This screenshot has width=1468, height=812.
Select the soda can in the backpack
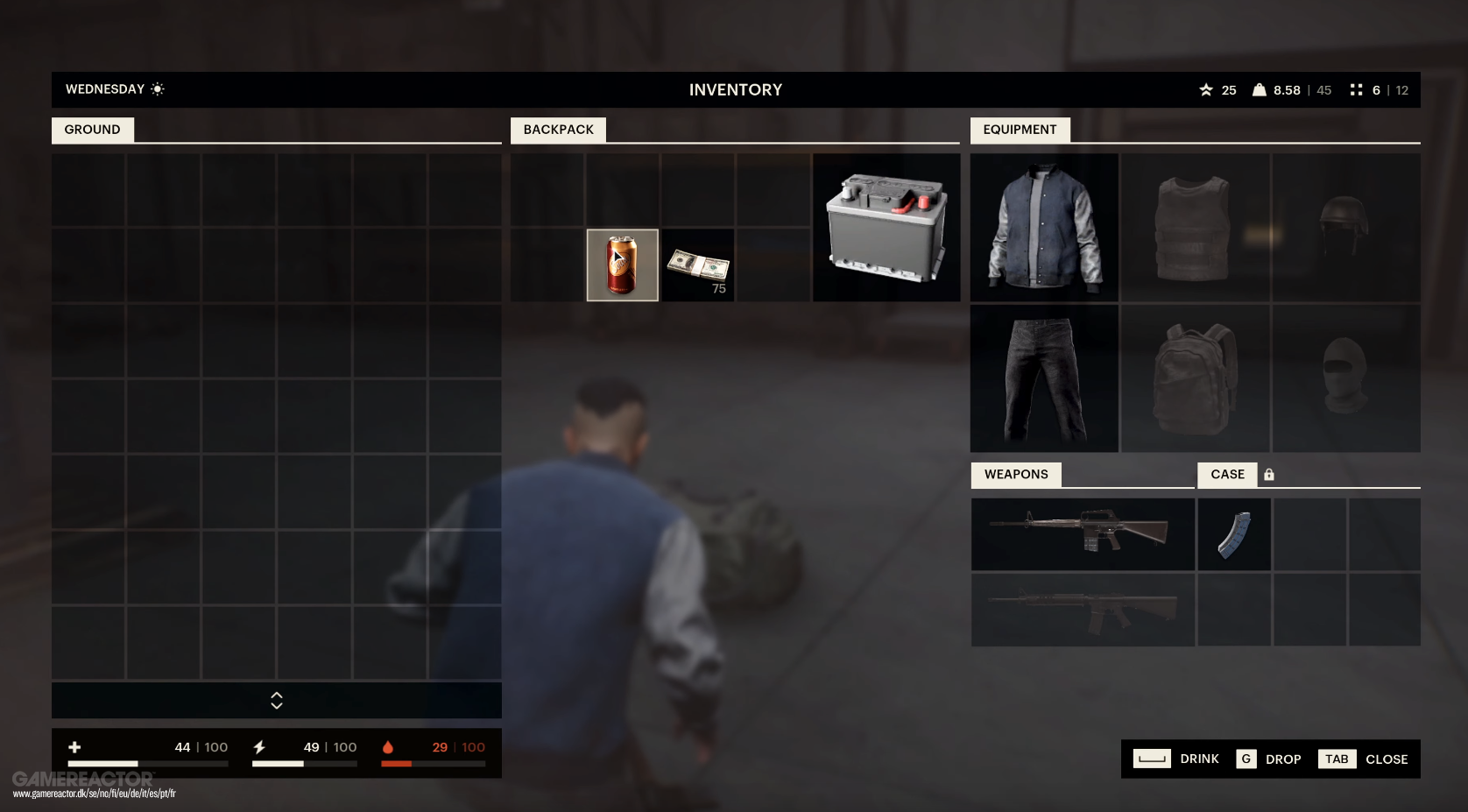click(x=622, y=265)
